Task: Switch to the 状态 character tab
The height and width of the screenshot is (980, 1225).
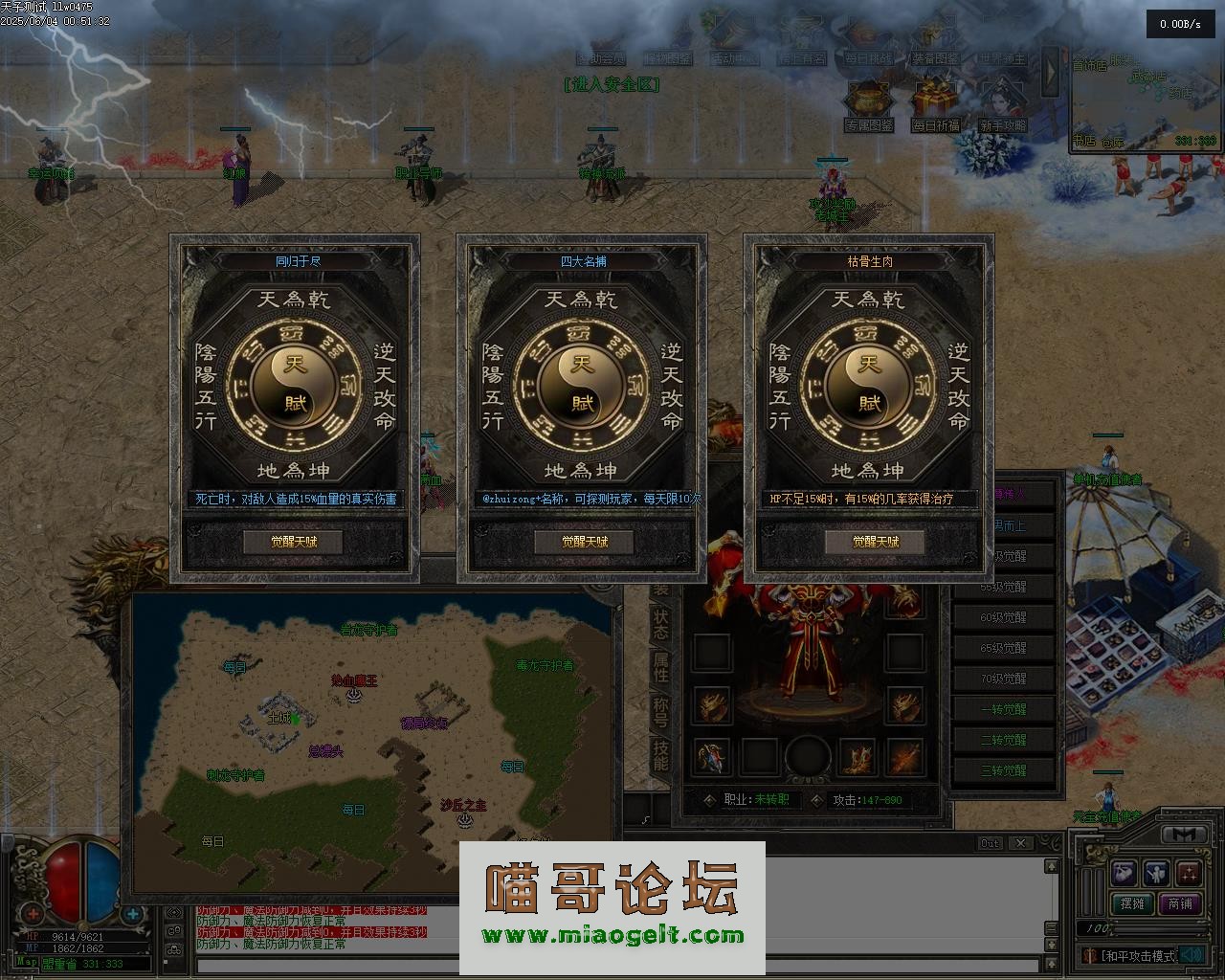Action: [660, 624]
